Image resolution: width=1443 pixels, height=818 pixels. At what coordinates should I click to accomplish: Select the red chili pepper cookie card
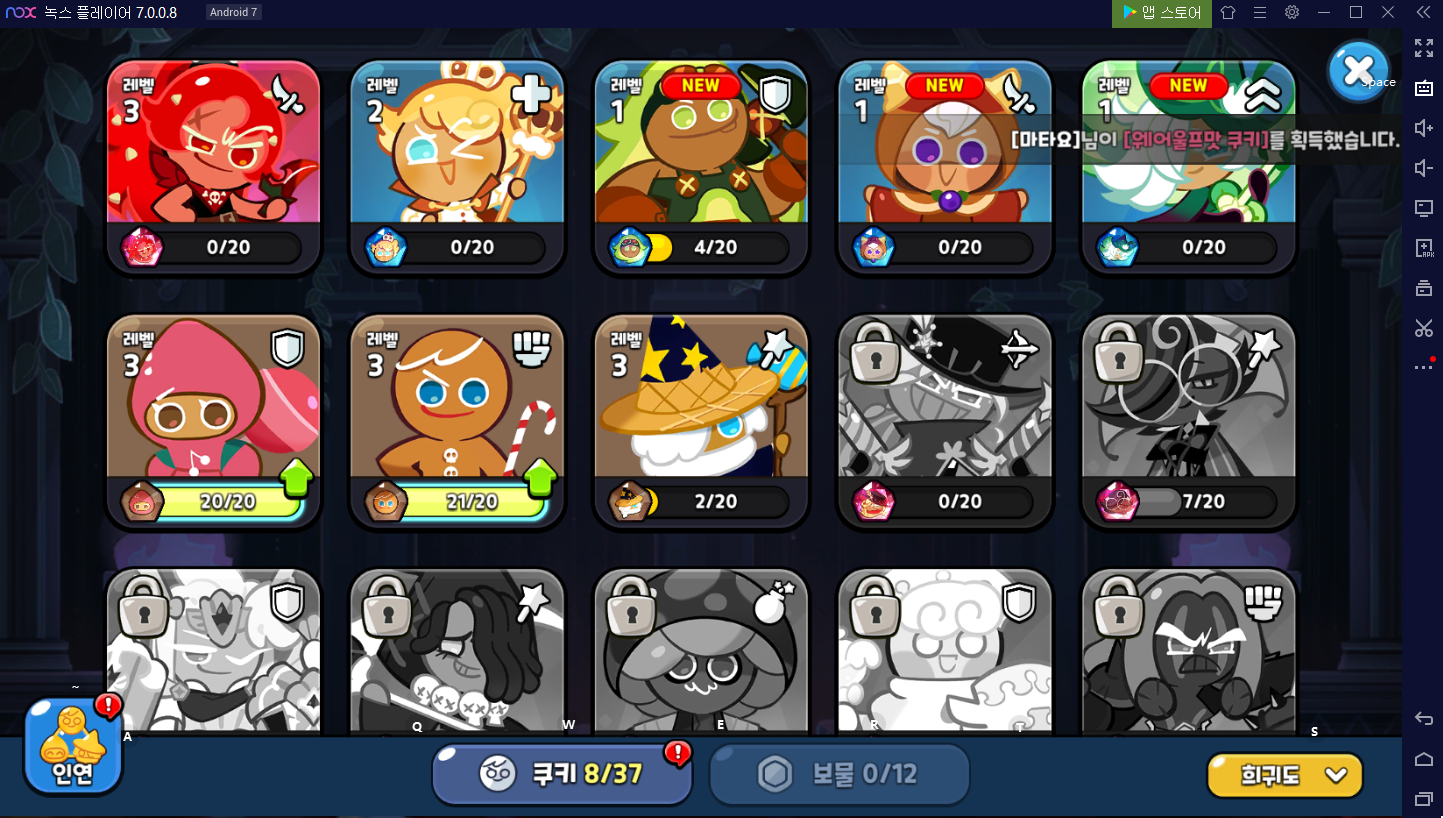tap(213, 165)
